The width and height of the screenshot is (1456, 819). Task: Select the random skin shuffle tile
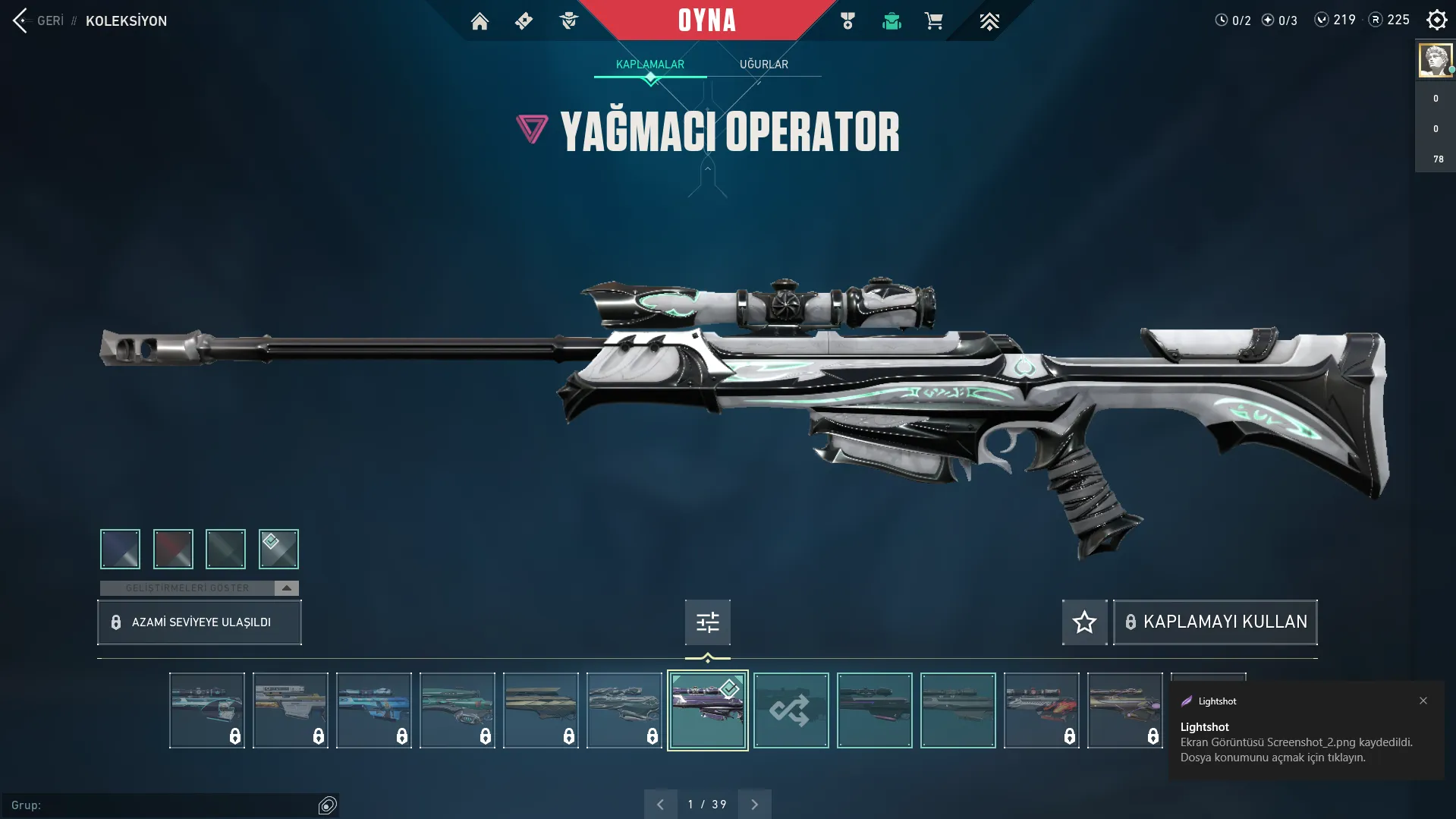click(791, 710)
